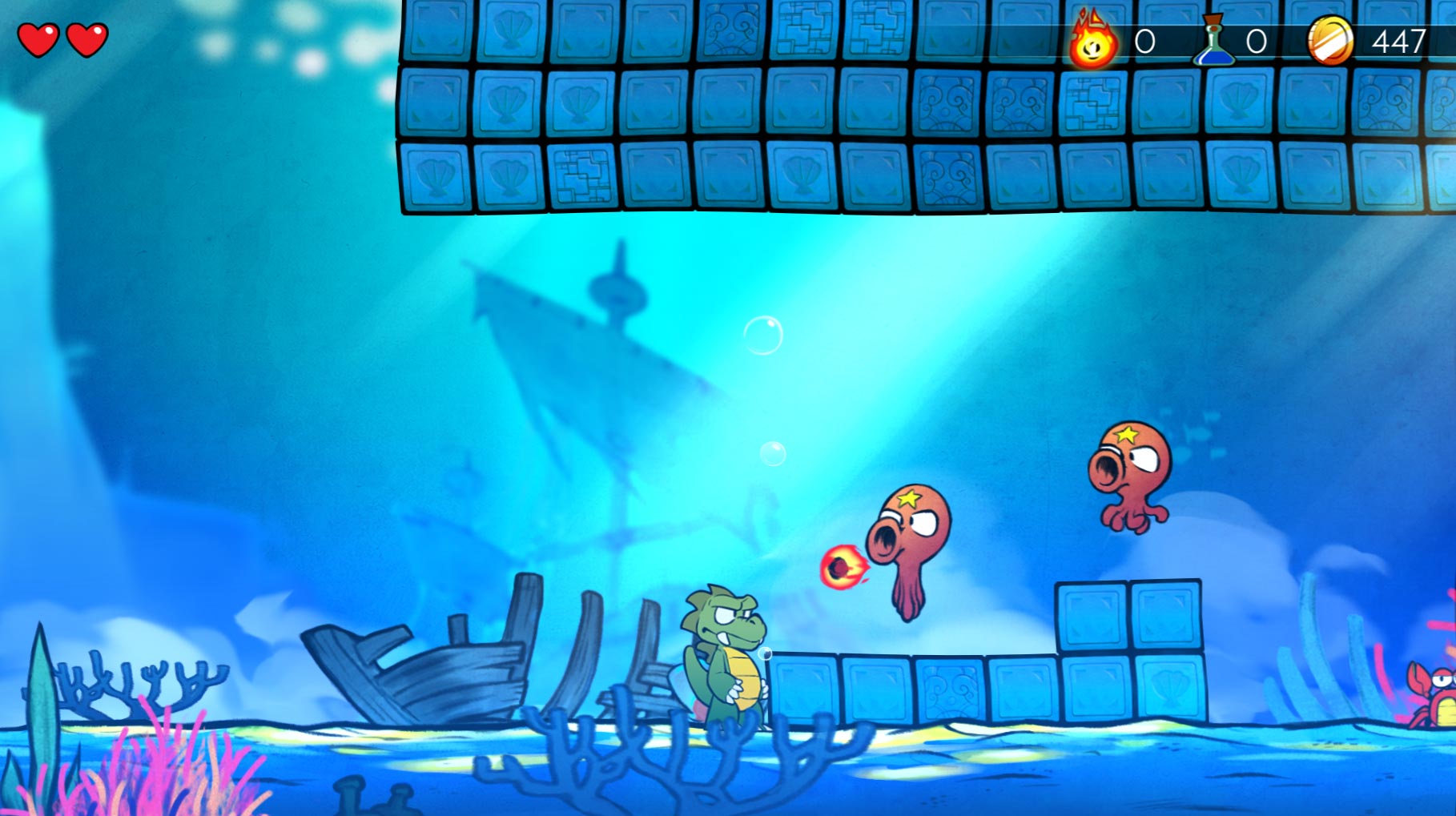Viewport: 1456px width, 816px height.
Task: Select the fireball weapon icon
Action: (x=1092, y=41)
